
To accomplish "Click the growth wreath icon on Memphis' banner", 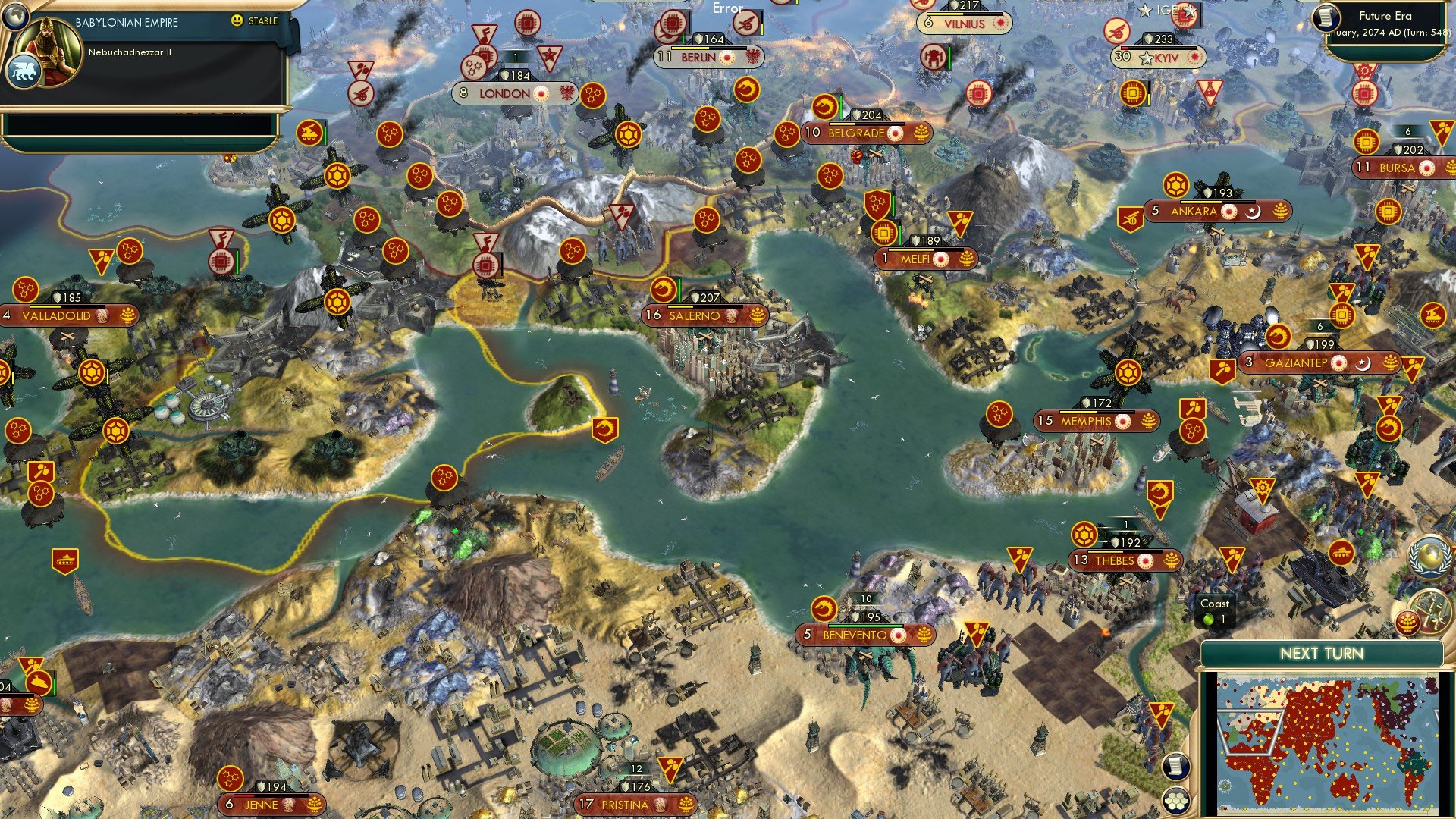I will [x=1150, y=422].
